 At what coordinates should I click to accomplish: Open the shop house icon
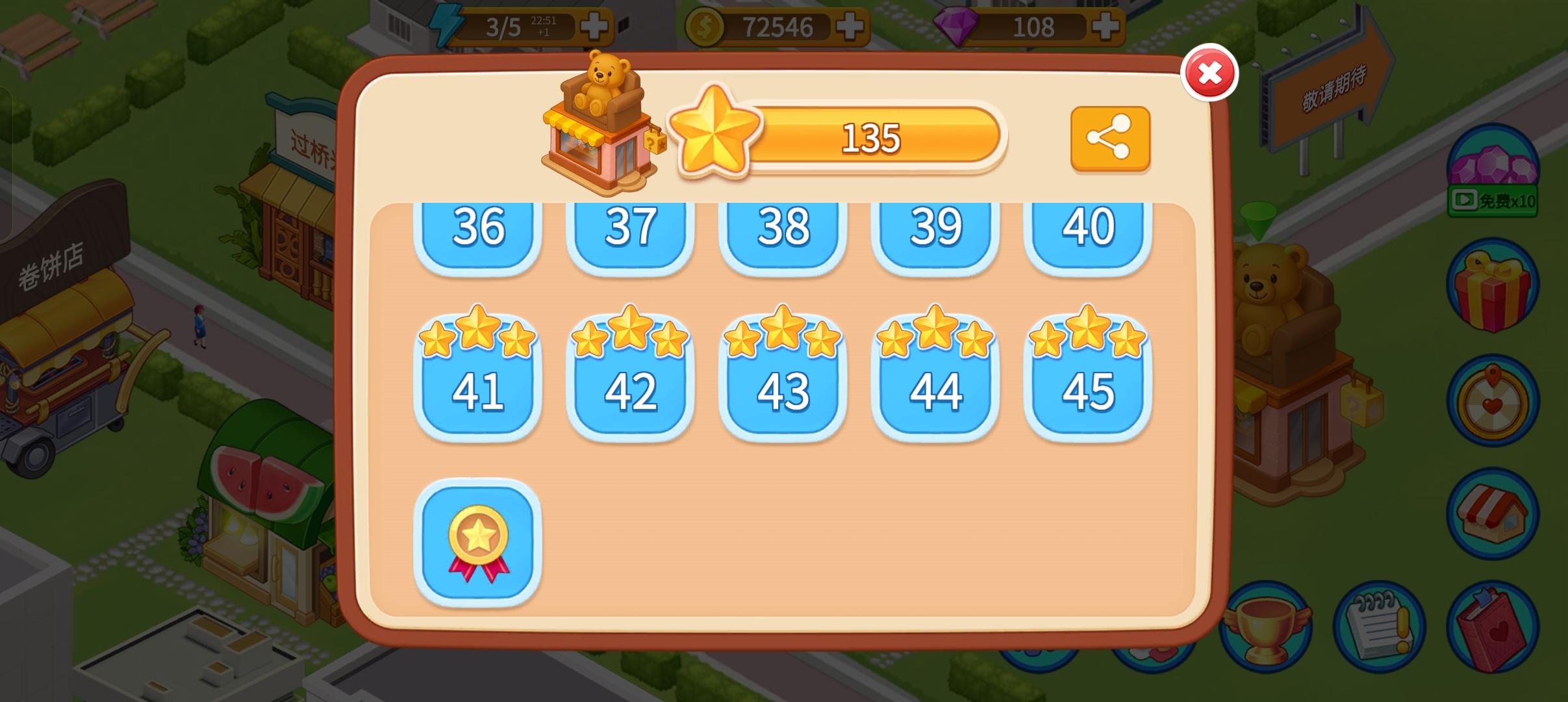click(x=1493, y=513)
